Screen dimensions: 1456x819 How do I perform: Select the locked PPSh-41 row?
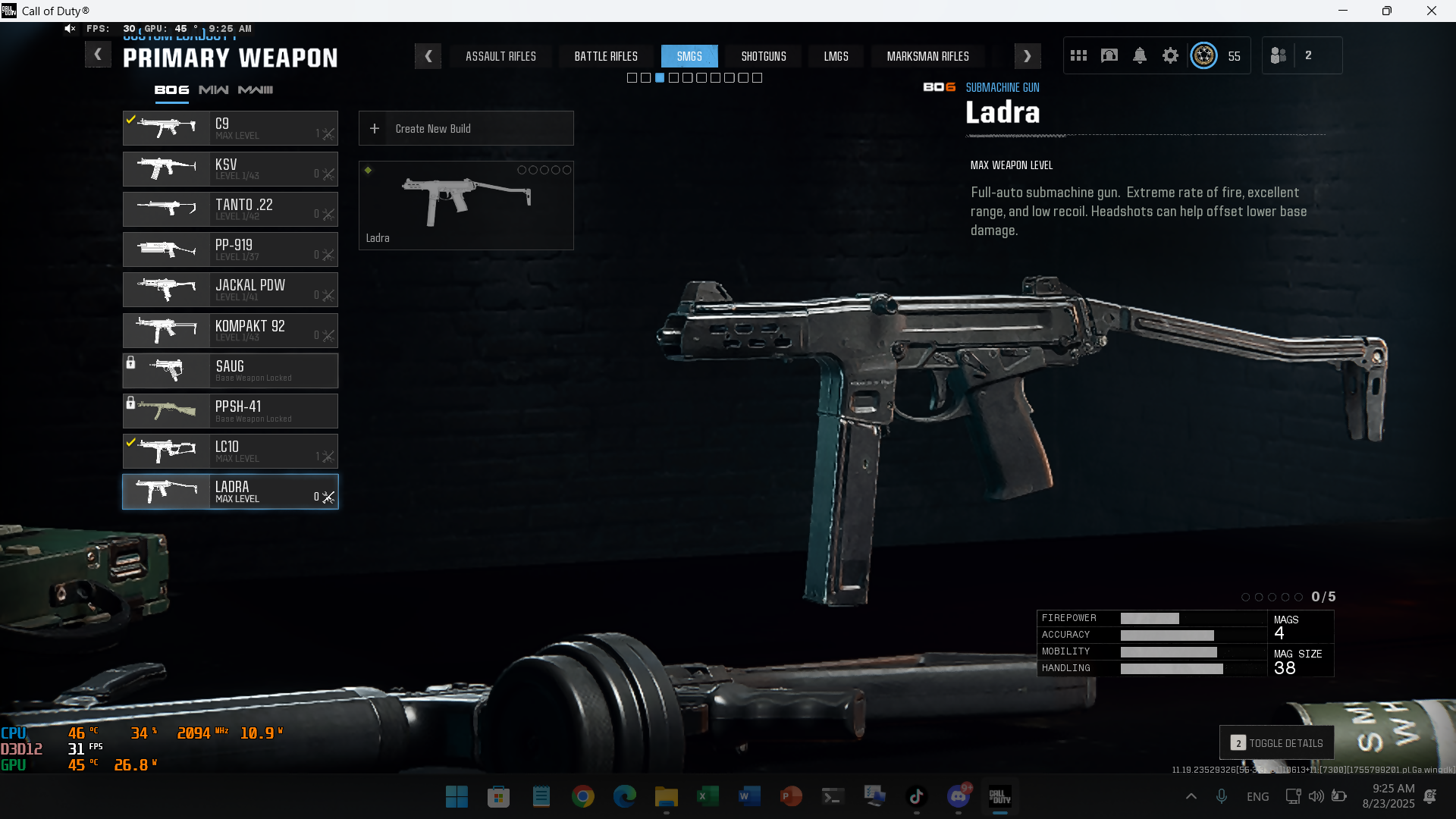click(230, 411)
